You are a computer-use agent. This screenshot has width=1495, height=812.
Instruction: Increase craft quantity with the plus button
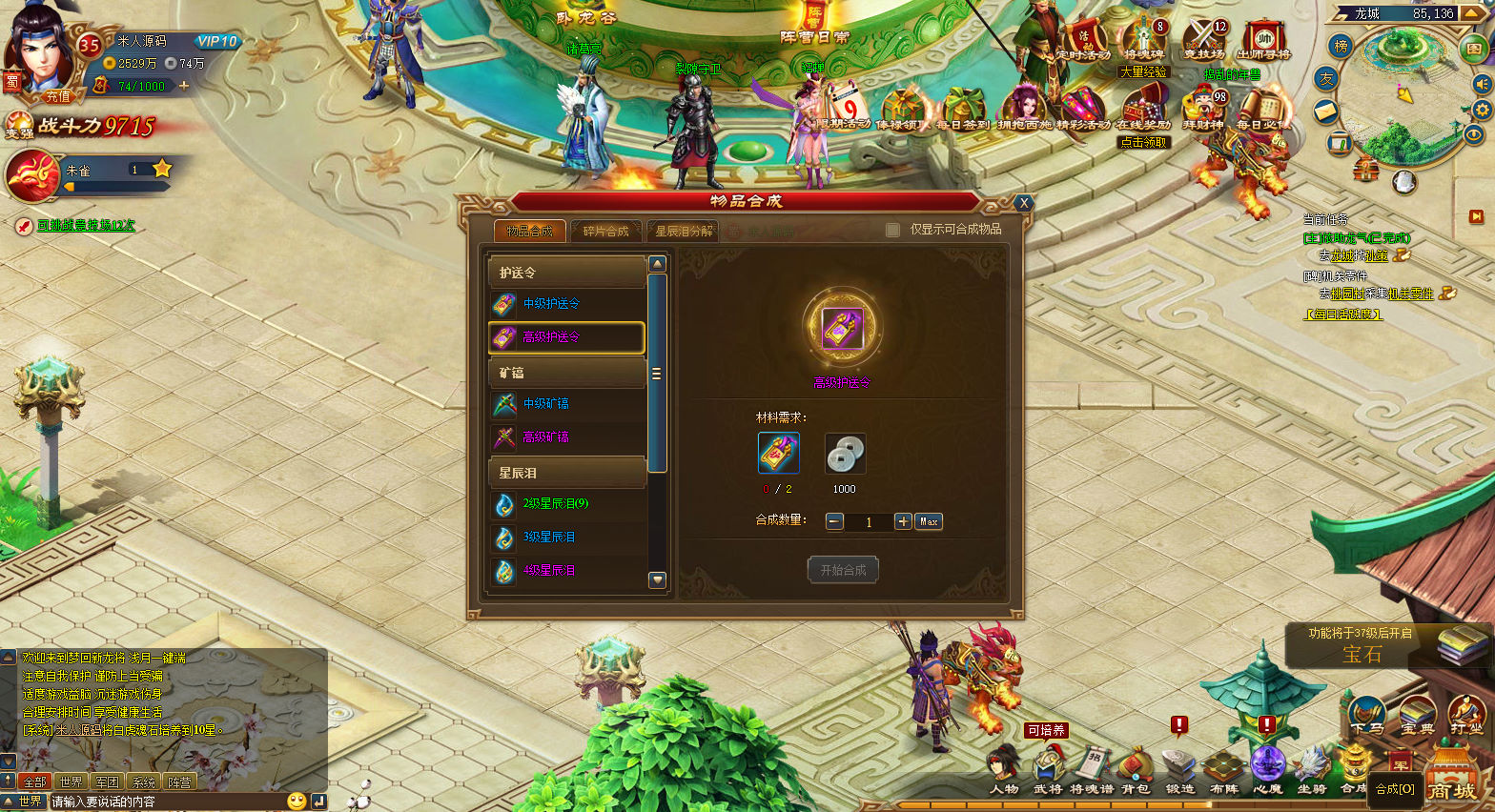pos(902,521)
